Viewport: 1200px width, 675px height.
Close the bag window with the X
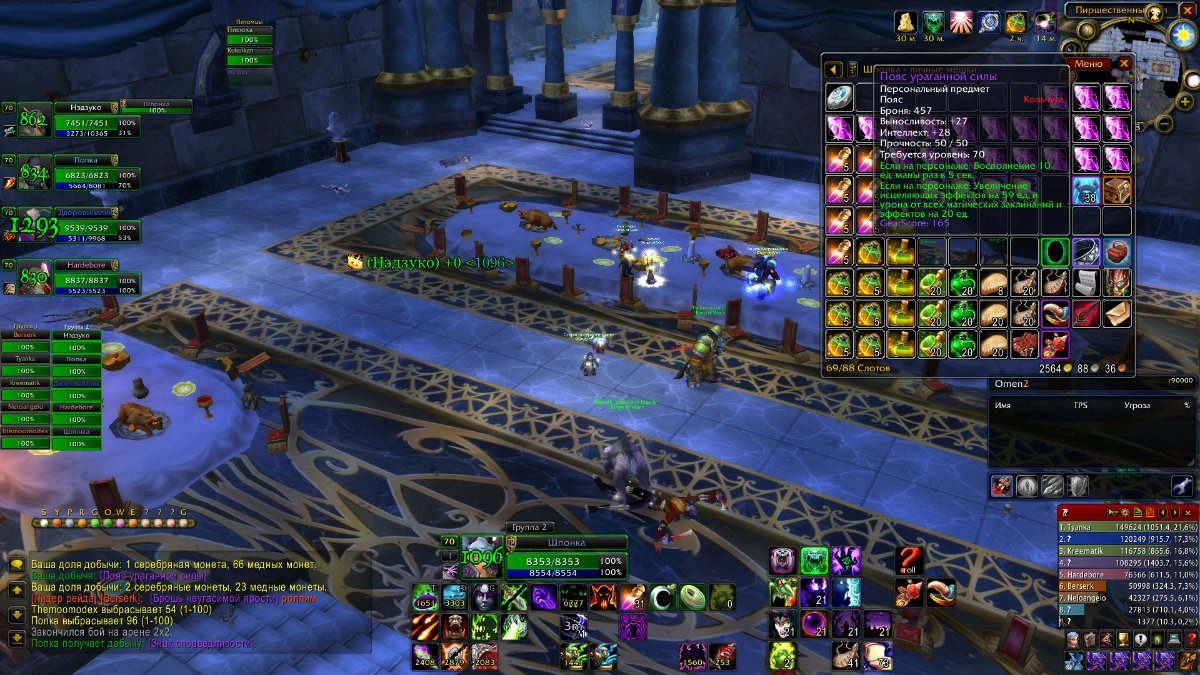point(1124,63)
